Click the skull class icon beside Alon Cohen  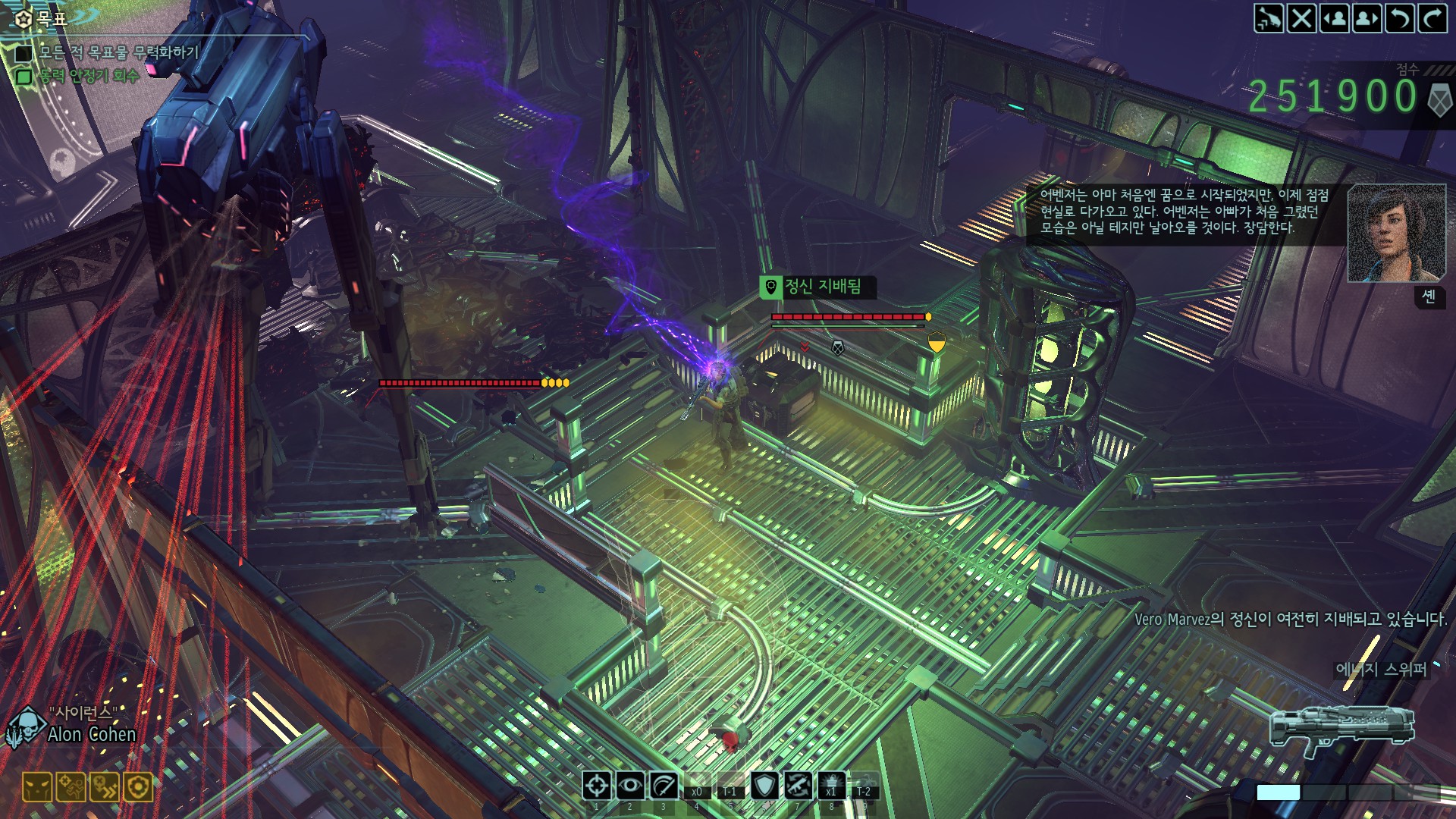coord(26,728)
